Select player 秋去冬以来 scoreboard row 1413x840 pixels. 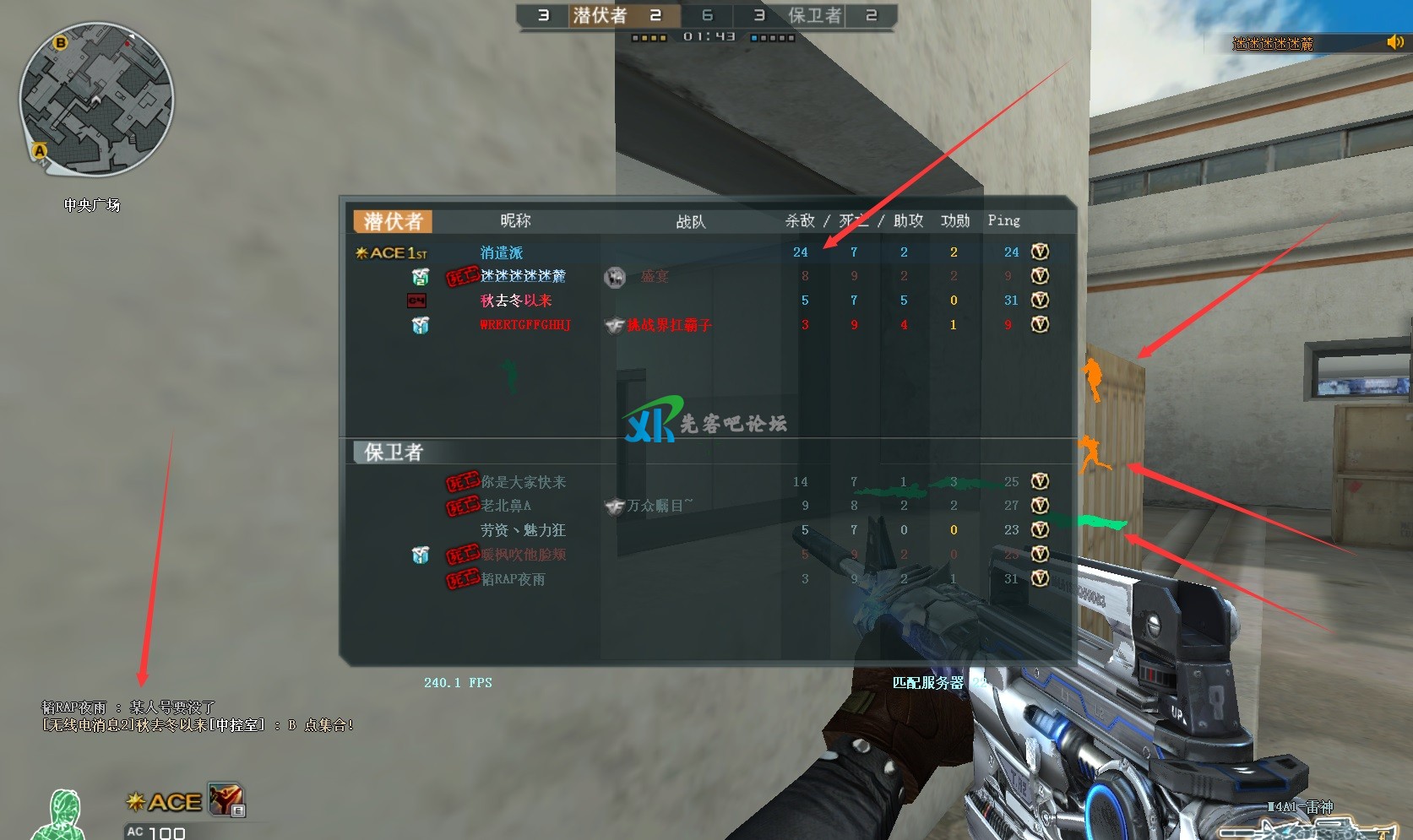516,301
